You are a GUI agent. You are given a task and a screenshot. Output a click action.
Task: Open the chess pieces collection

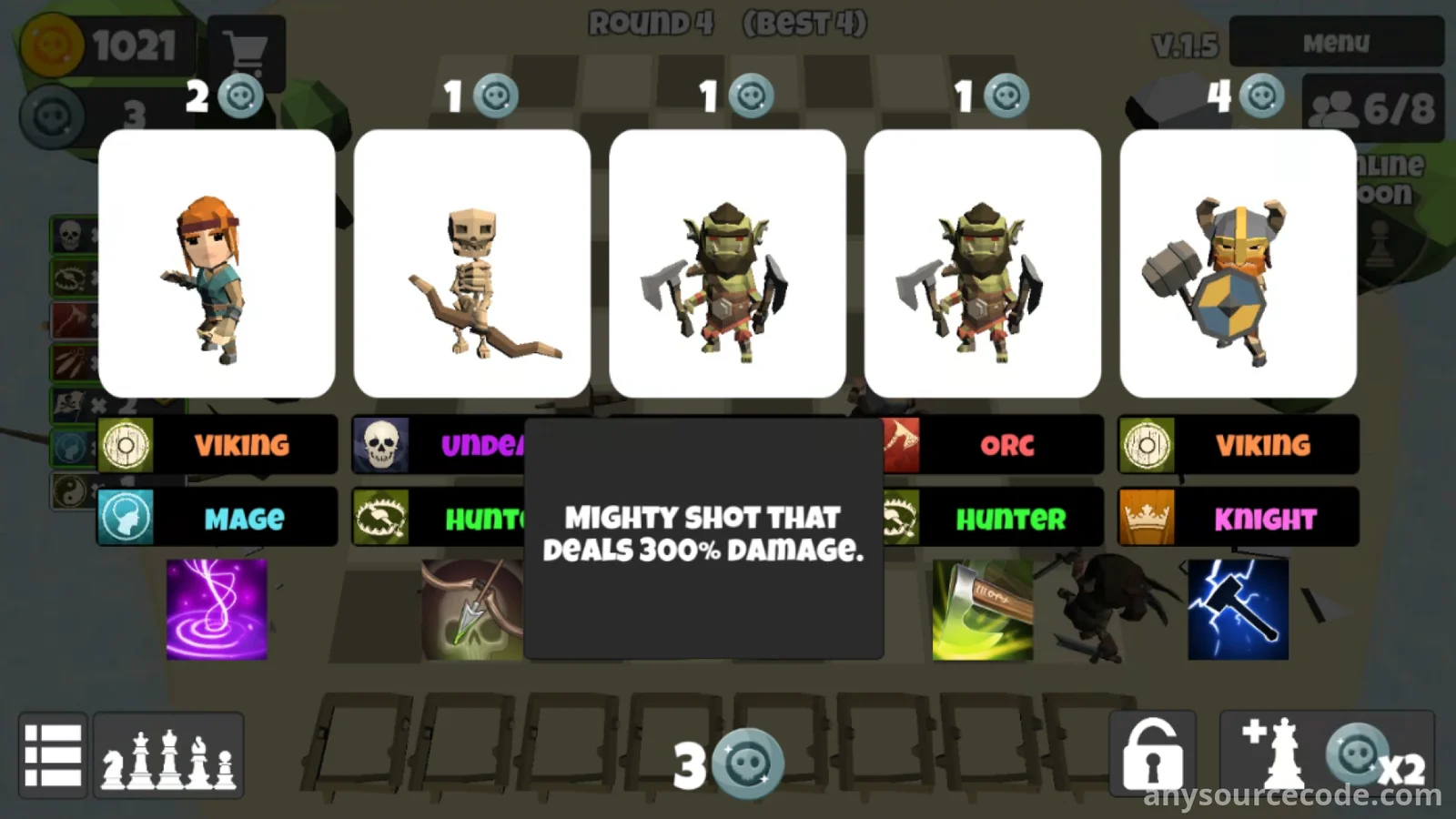pos(168,755)
